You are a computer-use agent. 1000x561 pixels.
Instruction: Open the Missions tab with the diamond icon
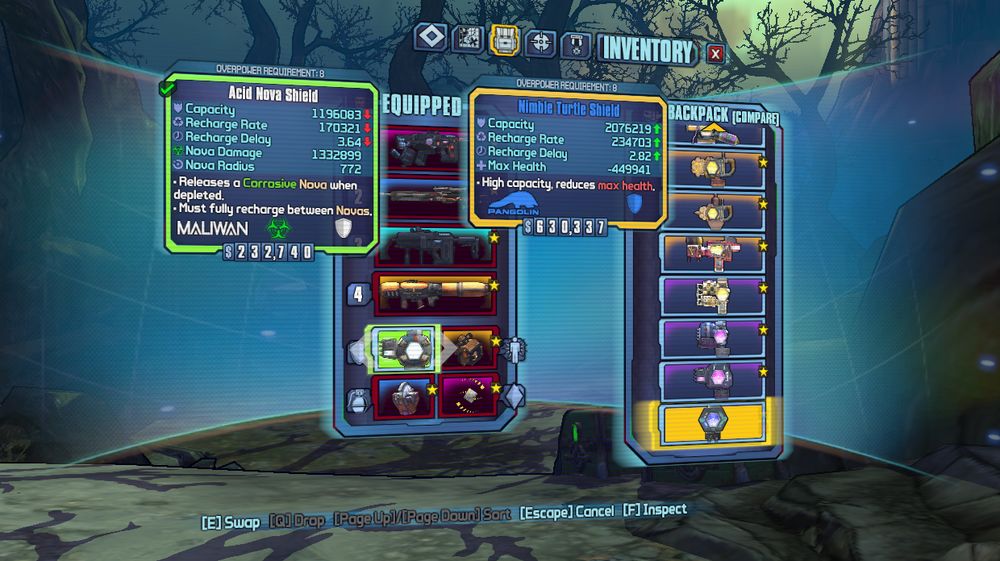(431, 38)
